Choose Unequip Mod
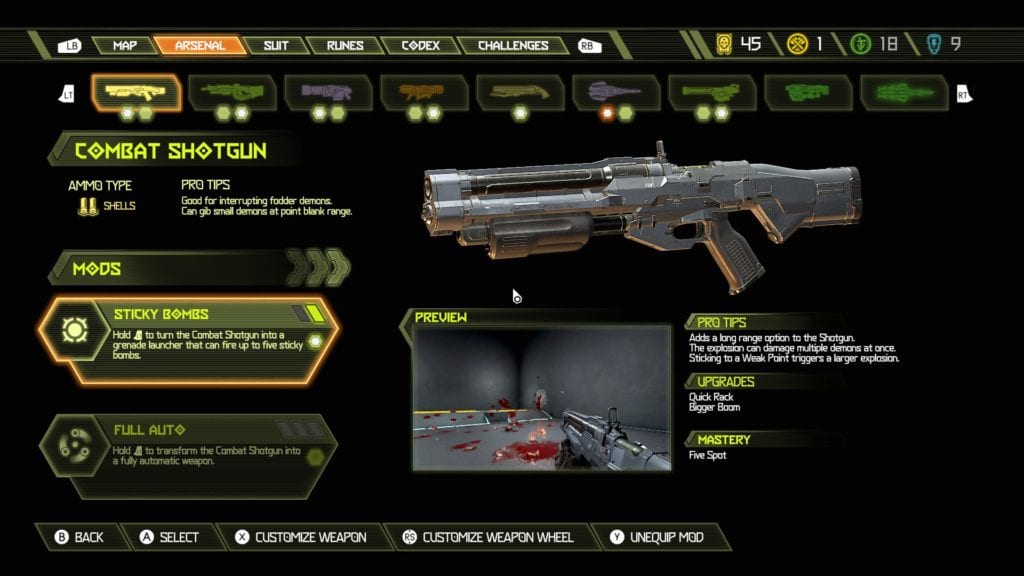 659,537
